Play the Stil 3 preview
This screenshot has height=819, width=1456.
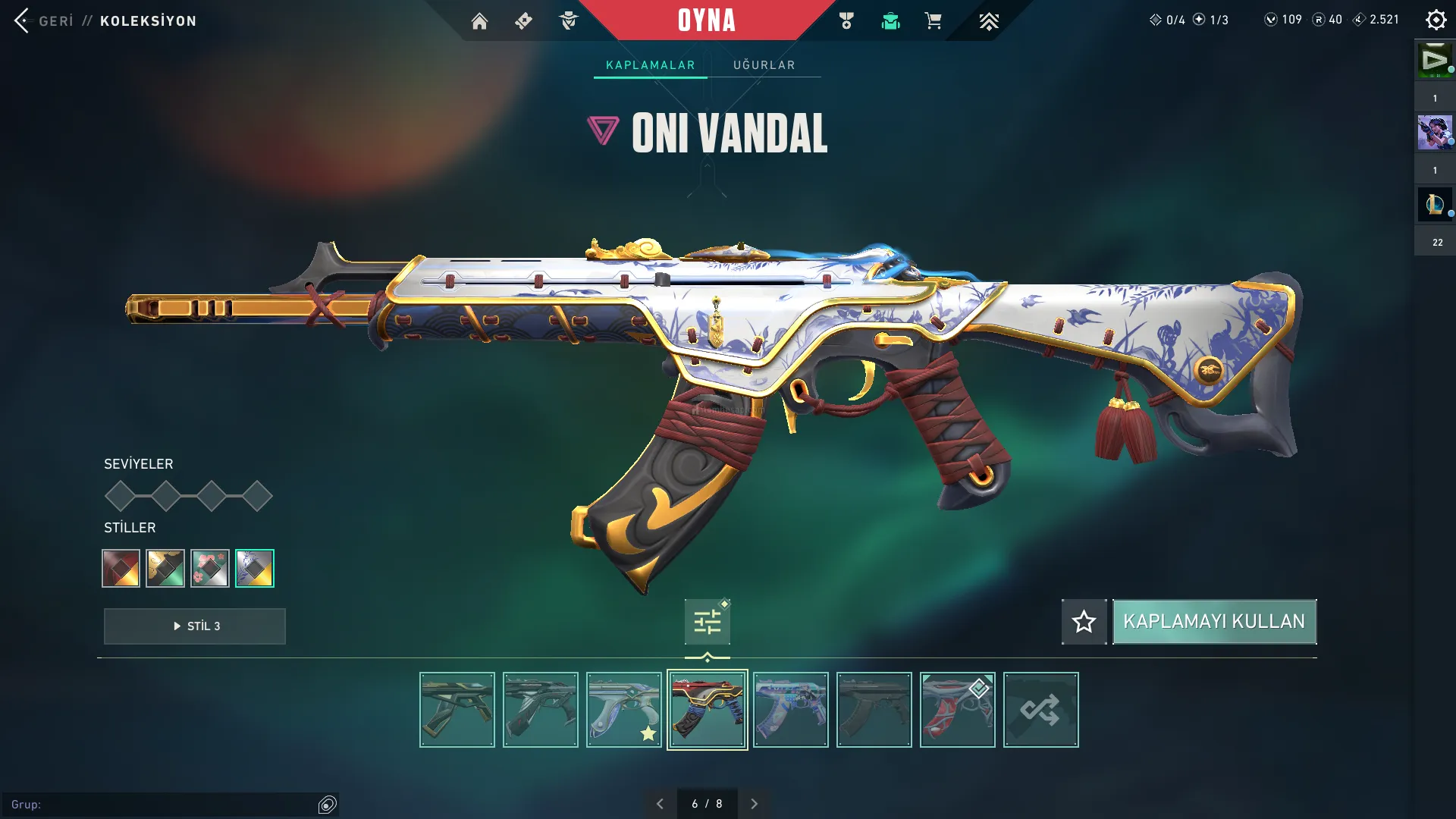(195, 626)
